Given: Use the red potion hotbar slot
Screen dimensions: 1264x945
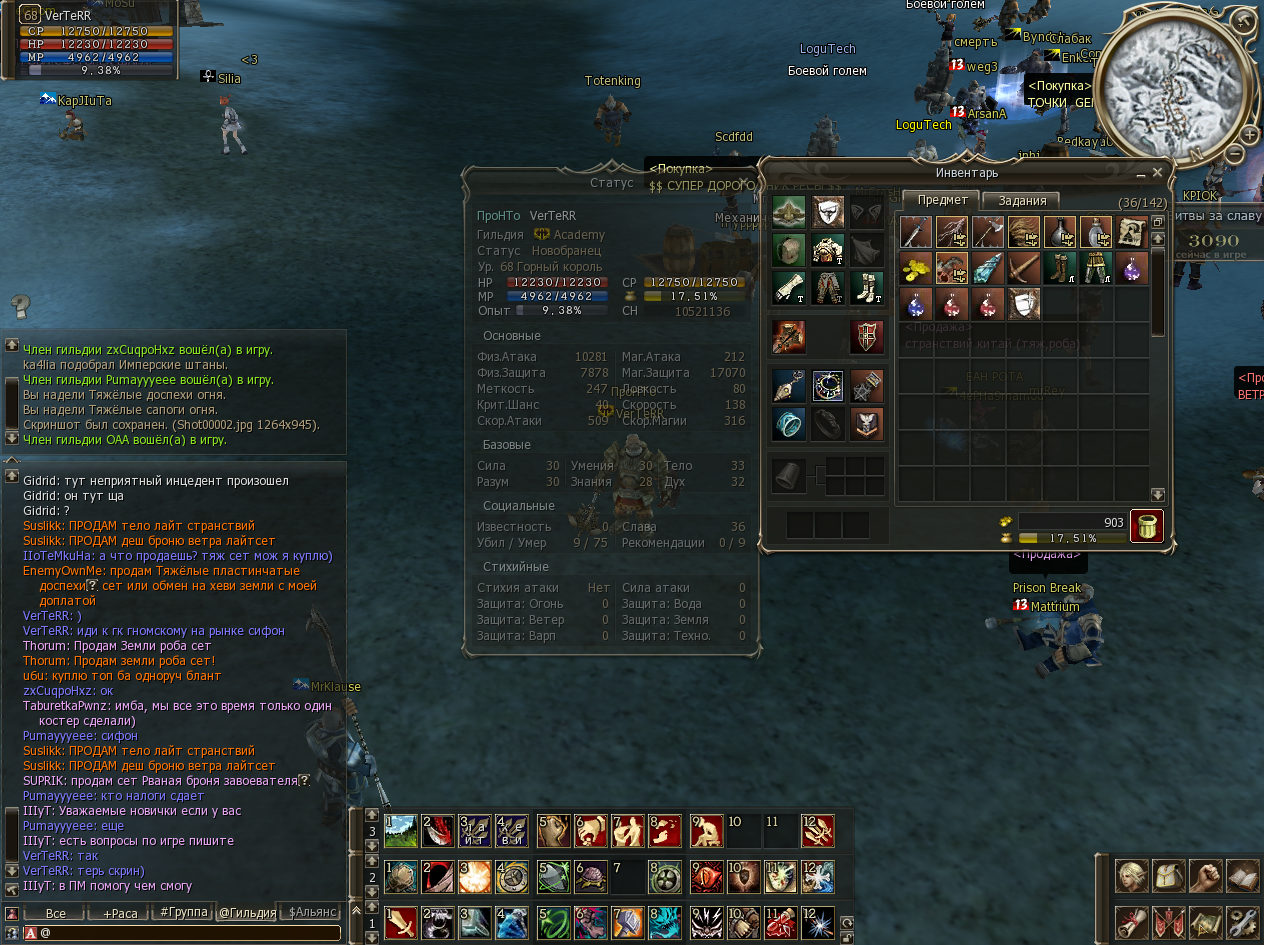Looking at the screenshot, I should click(782, 922).
